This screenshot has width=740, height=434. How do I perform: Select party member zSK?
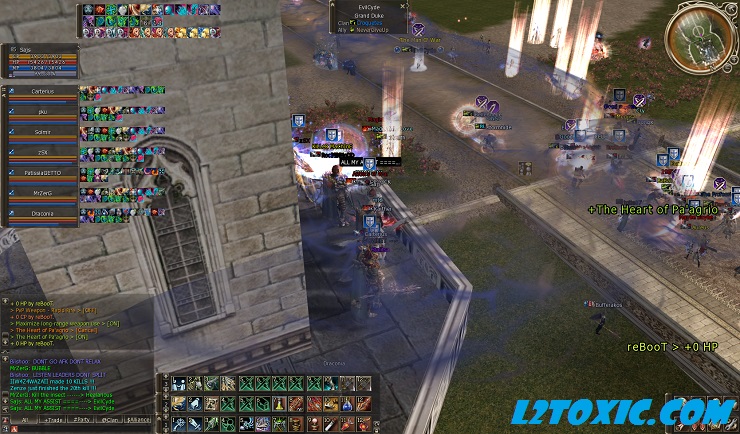click(42, 153)
